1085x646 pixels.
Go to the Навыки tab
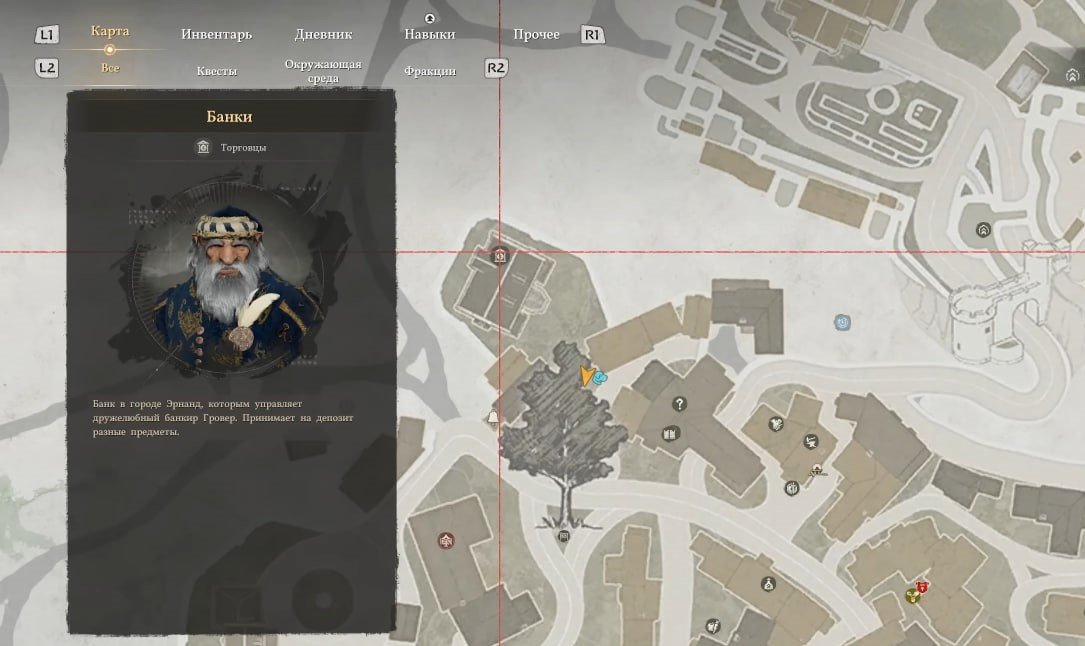click(x=429, y=35)
